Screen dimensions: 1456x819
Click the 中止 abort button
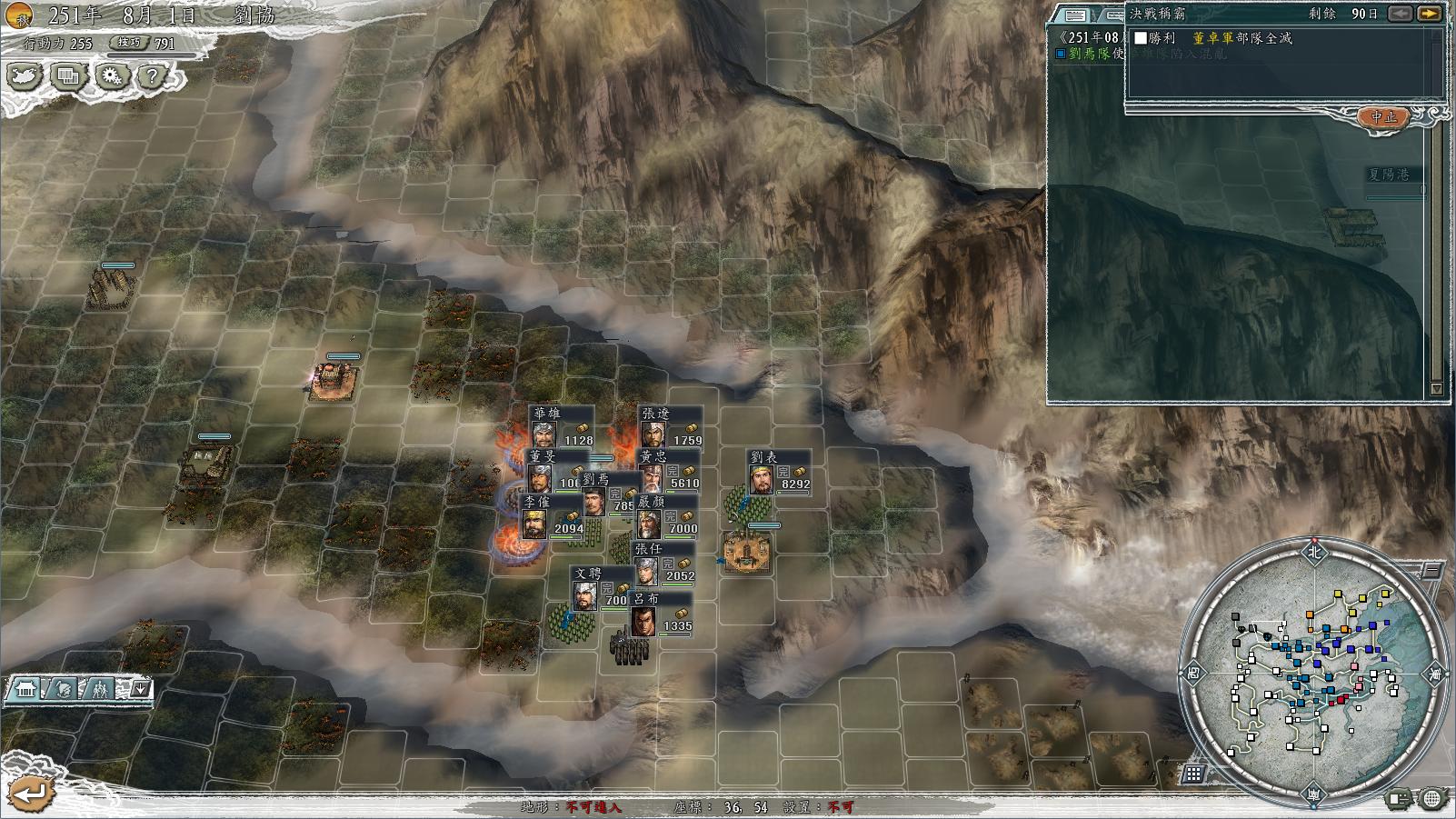[x=1383, y=117]
